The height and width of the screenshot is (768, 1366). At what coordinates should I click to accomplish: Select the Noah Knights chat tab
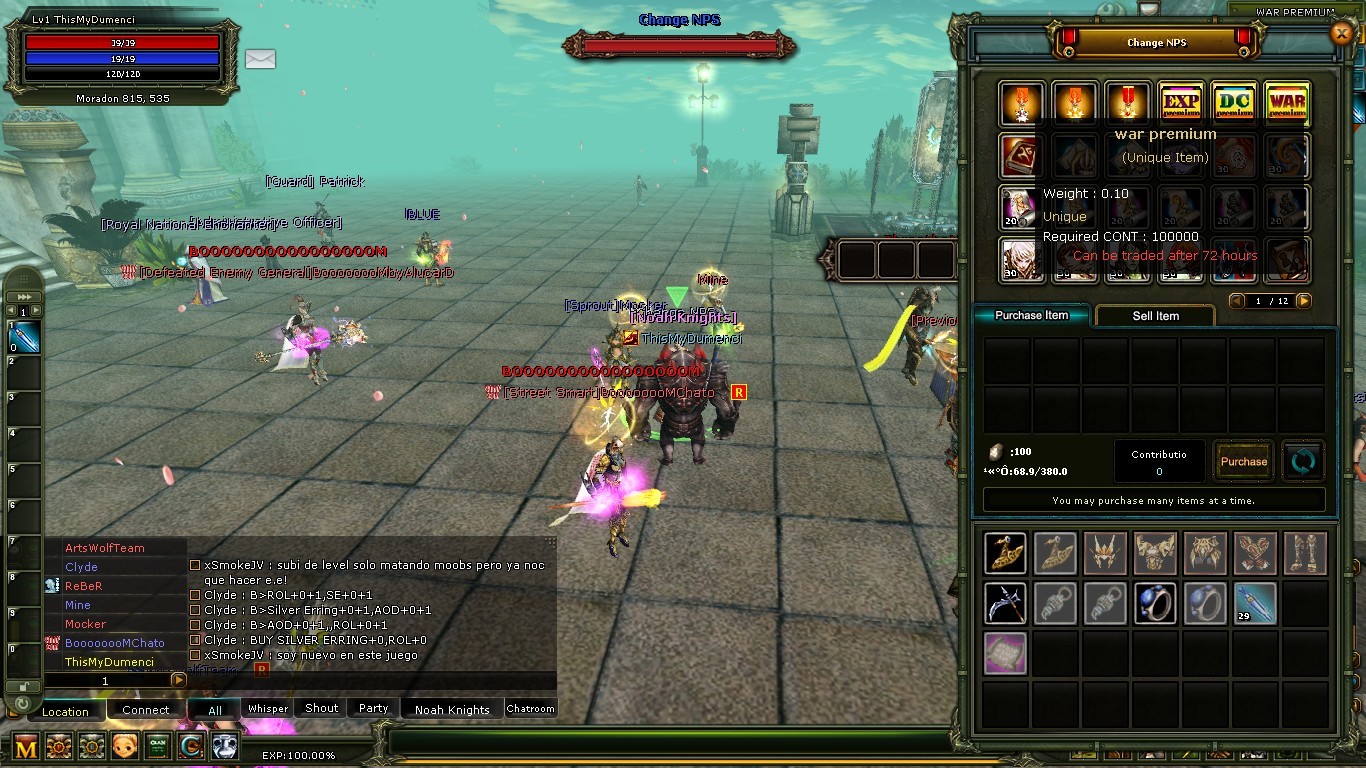[x=452, y=709]
